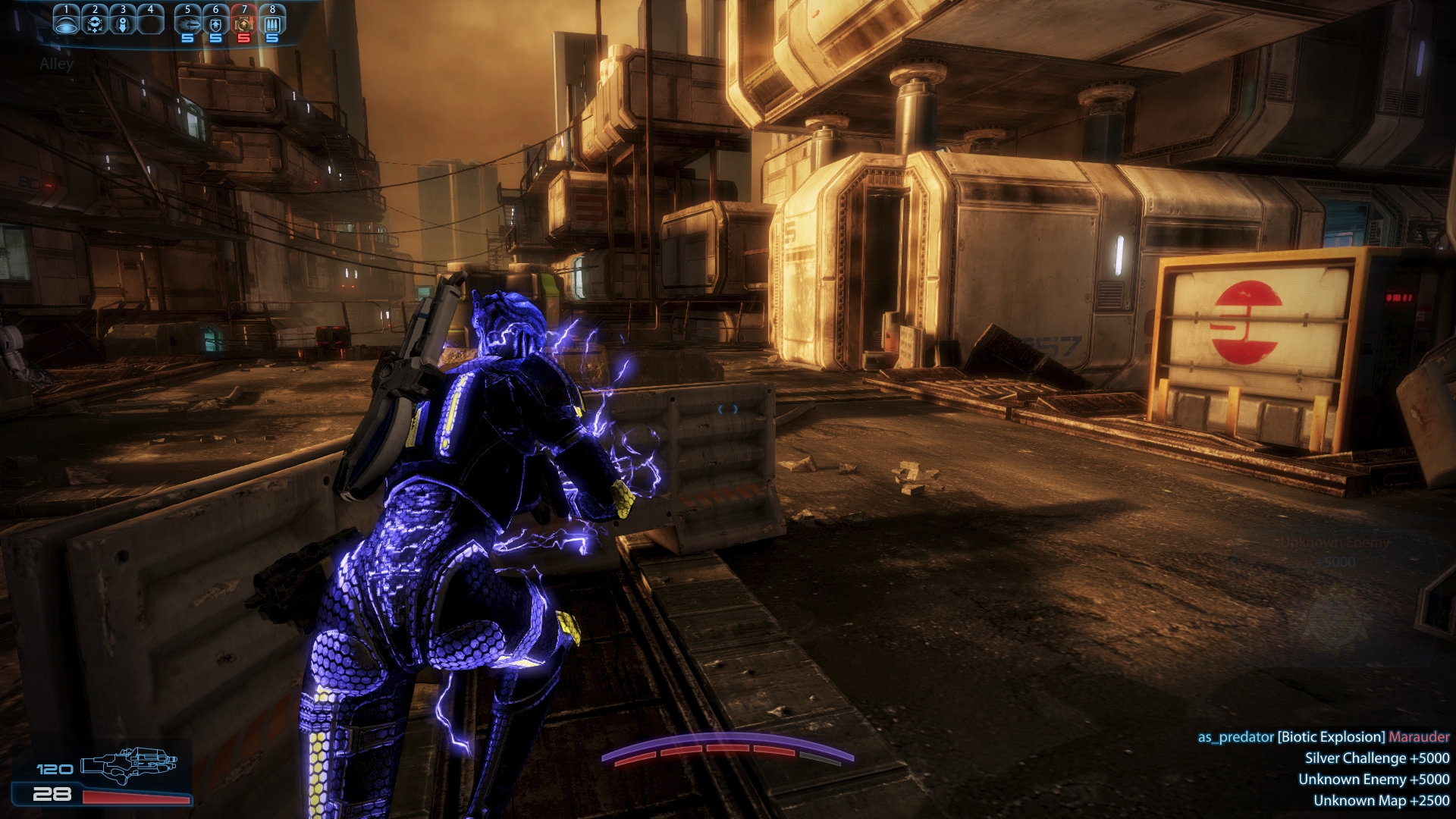Select the red medical revive consumable slot 7
The image size is (1456, 819).
pyautogui.click(x=244, y=24)
